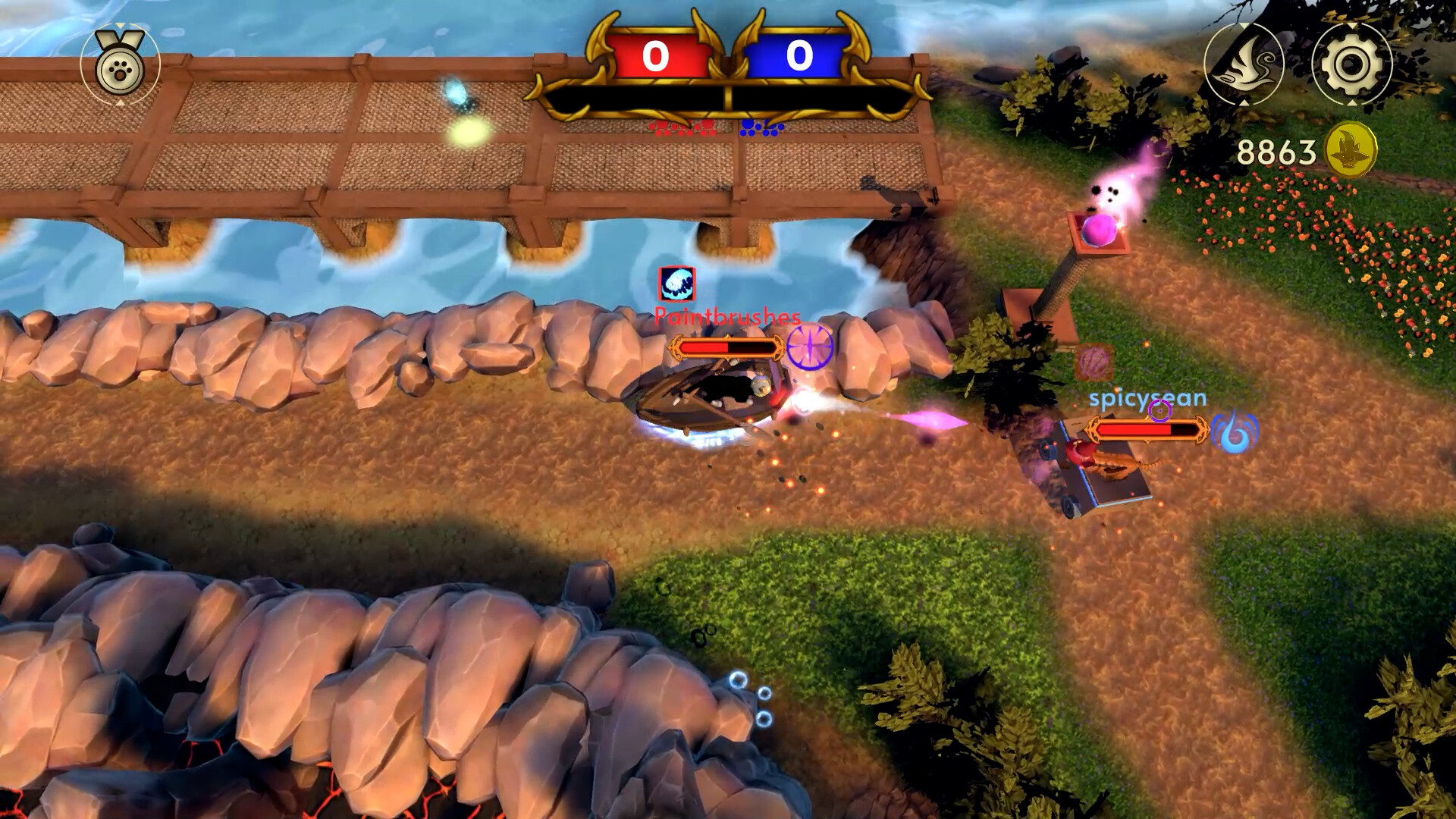Click the black progress bar under the scoreboard

tap(728, 97)
